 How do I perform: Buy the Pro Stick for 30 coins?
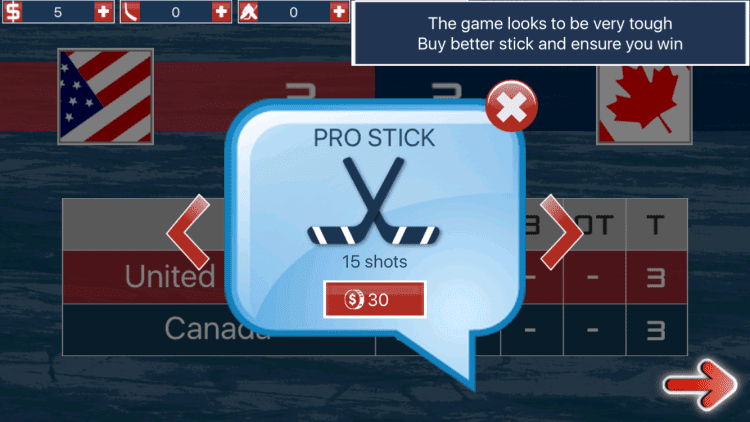[x=374, y=299]
